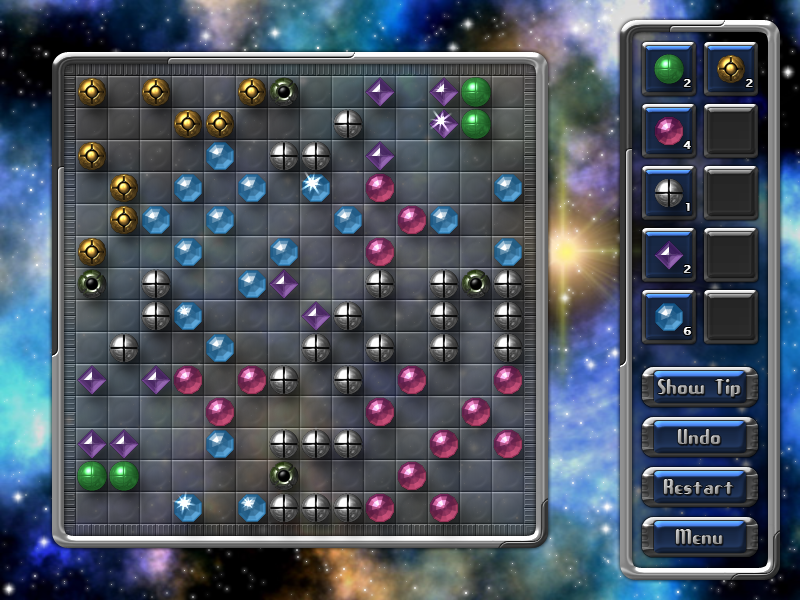This screenshot has width=800, height=600.
Task: Restart the current level
Action: pos(699,487)
